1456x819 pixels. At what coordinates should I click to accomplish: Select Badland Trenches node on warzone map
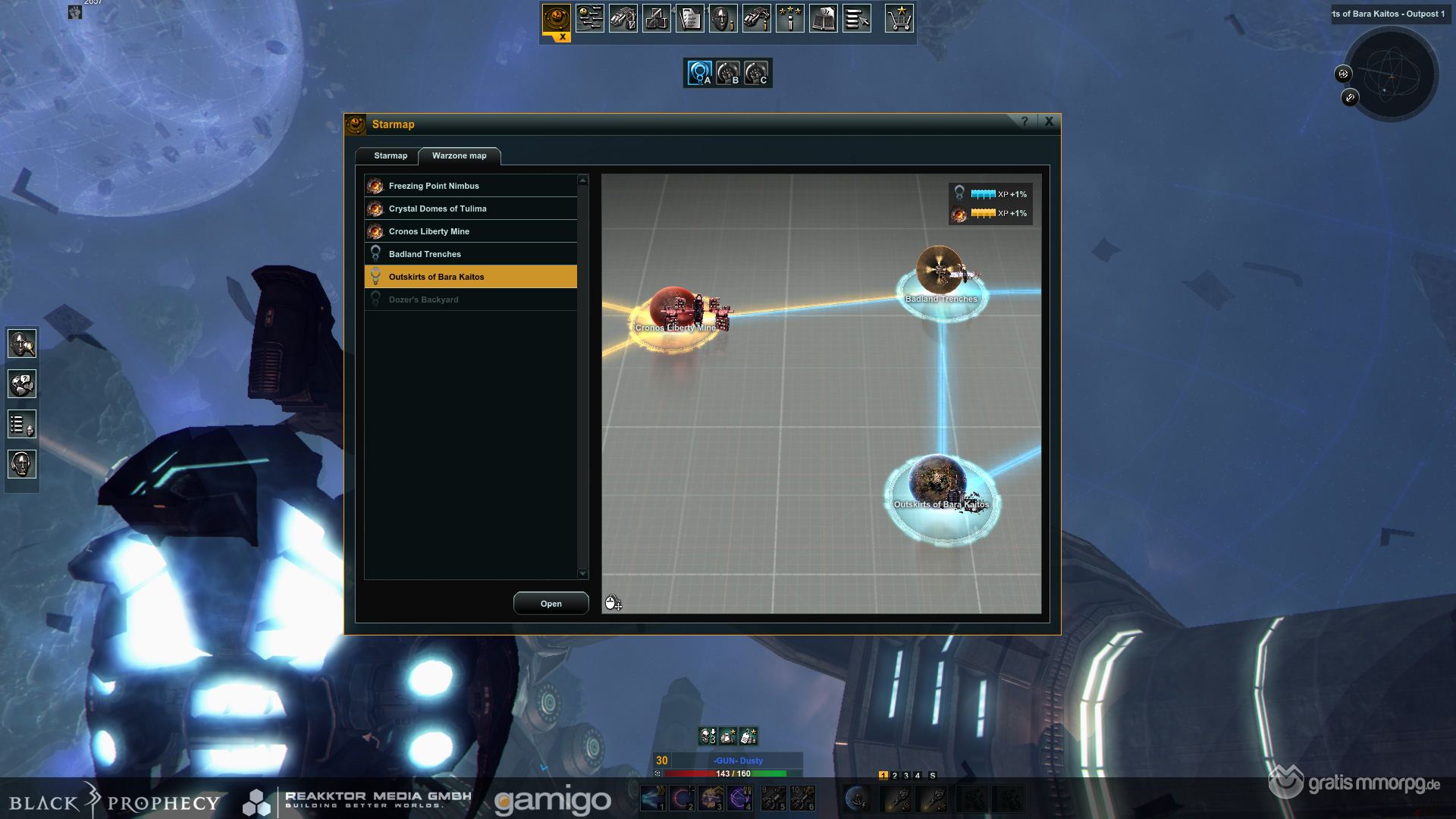[x=941, y=277]
